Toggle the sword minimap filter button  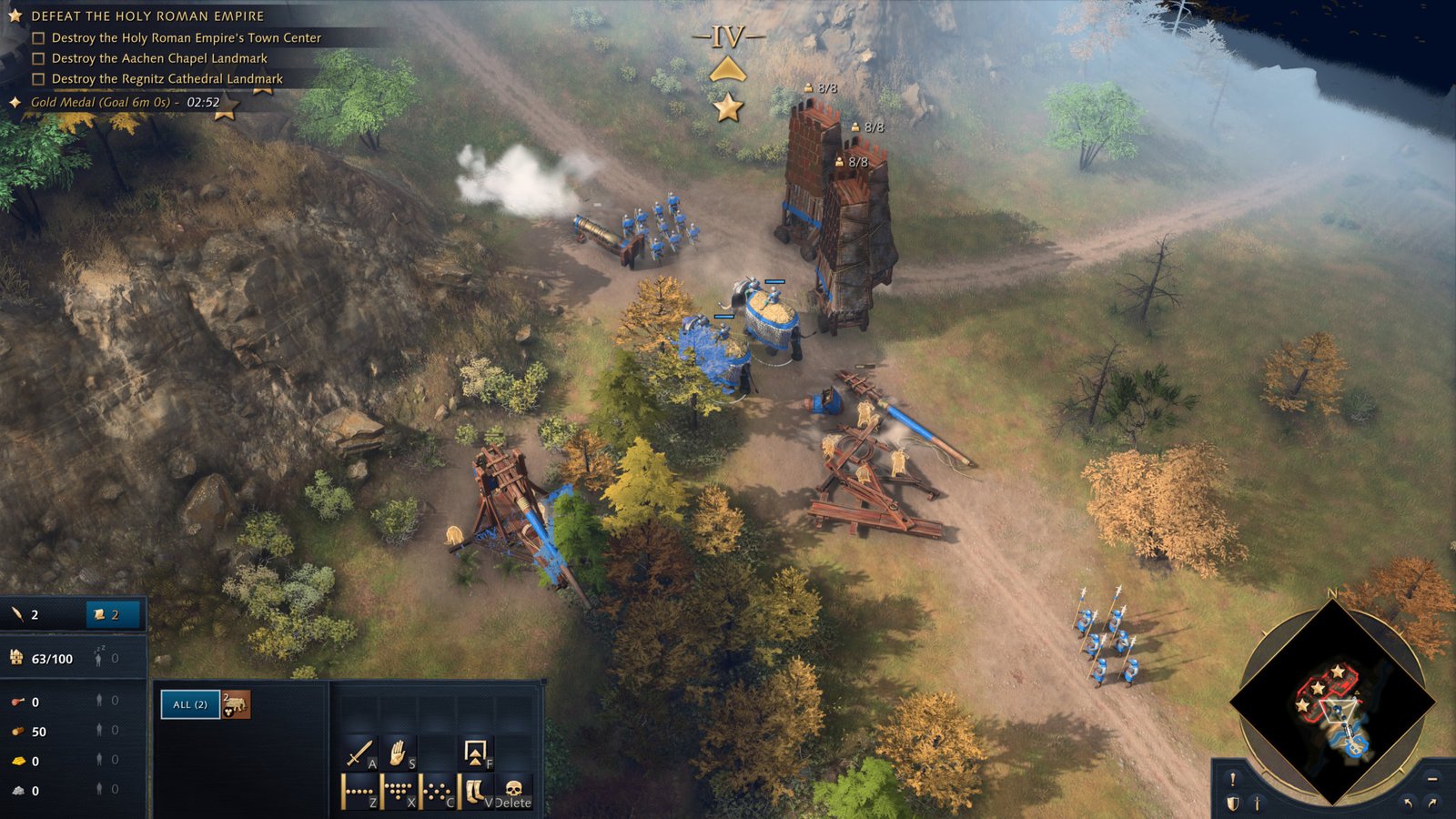coord(1258,804)
